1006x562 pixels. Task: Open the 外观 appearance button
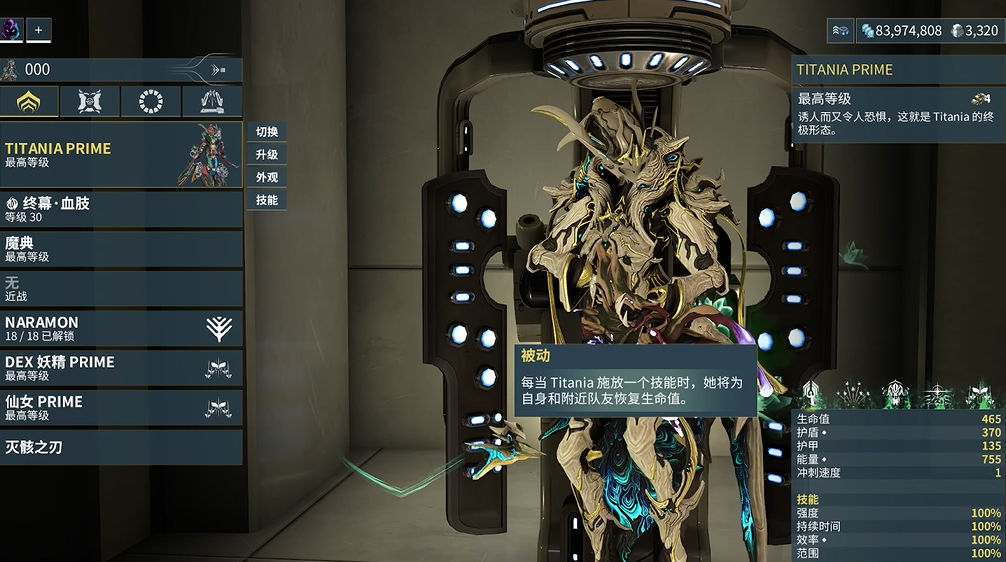coord(267,177)
